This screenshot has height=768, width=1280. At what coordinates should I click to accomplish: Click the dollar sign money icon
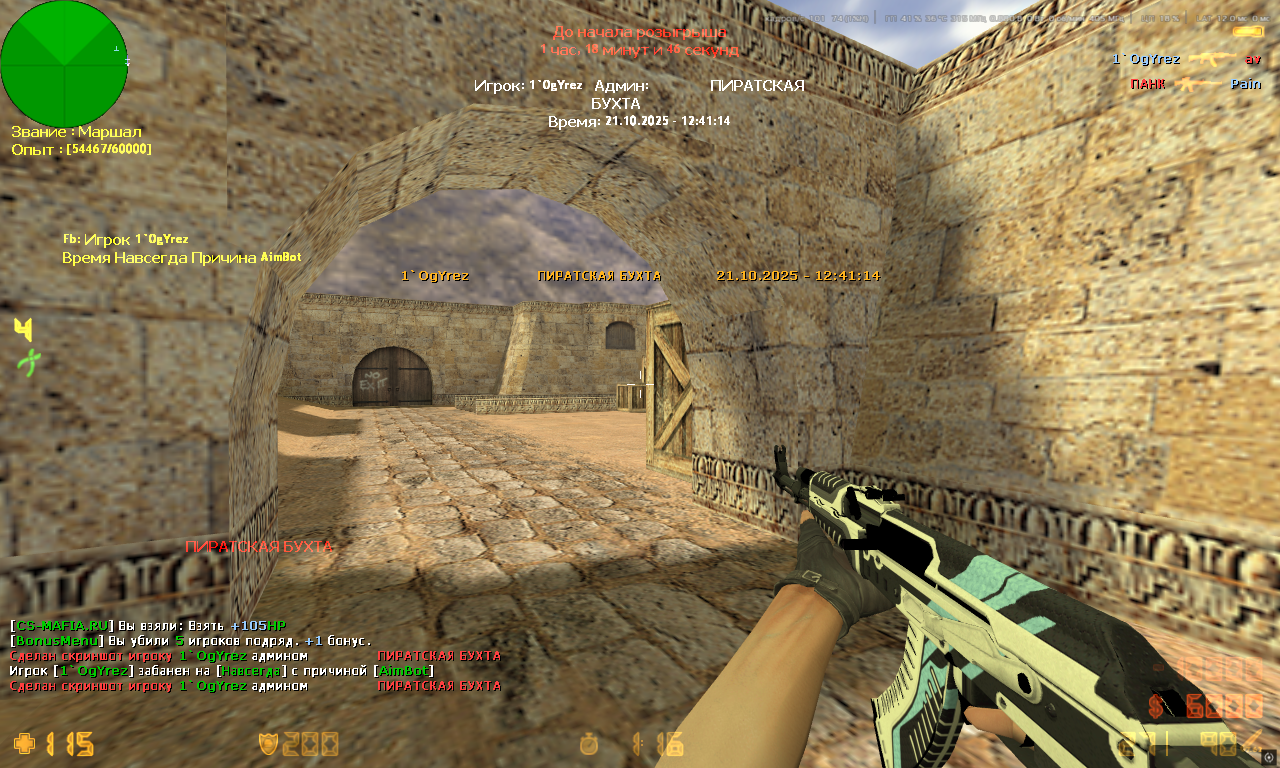[x=1156, y=706]
